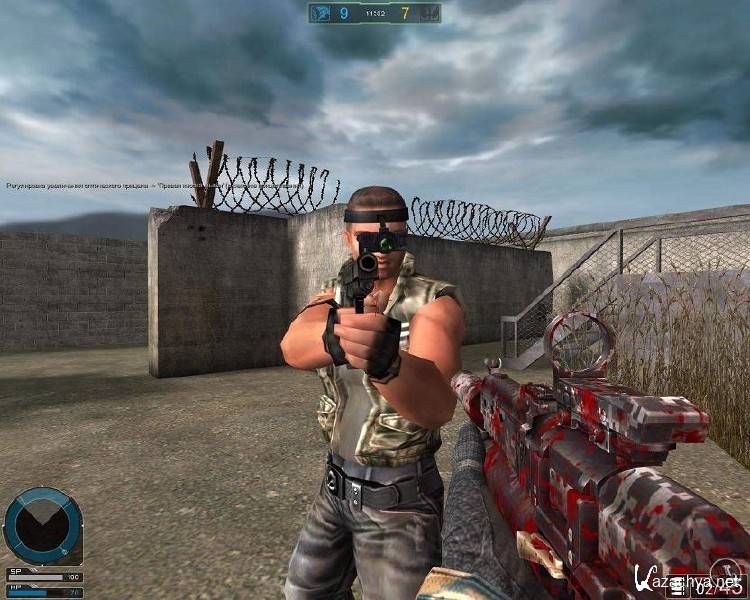
Task: Select the blue team emblem on scoreboard
Action: pyautogui.click(x=323, y=13)
